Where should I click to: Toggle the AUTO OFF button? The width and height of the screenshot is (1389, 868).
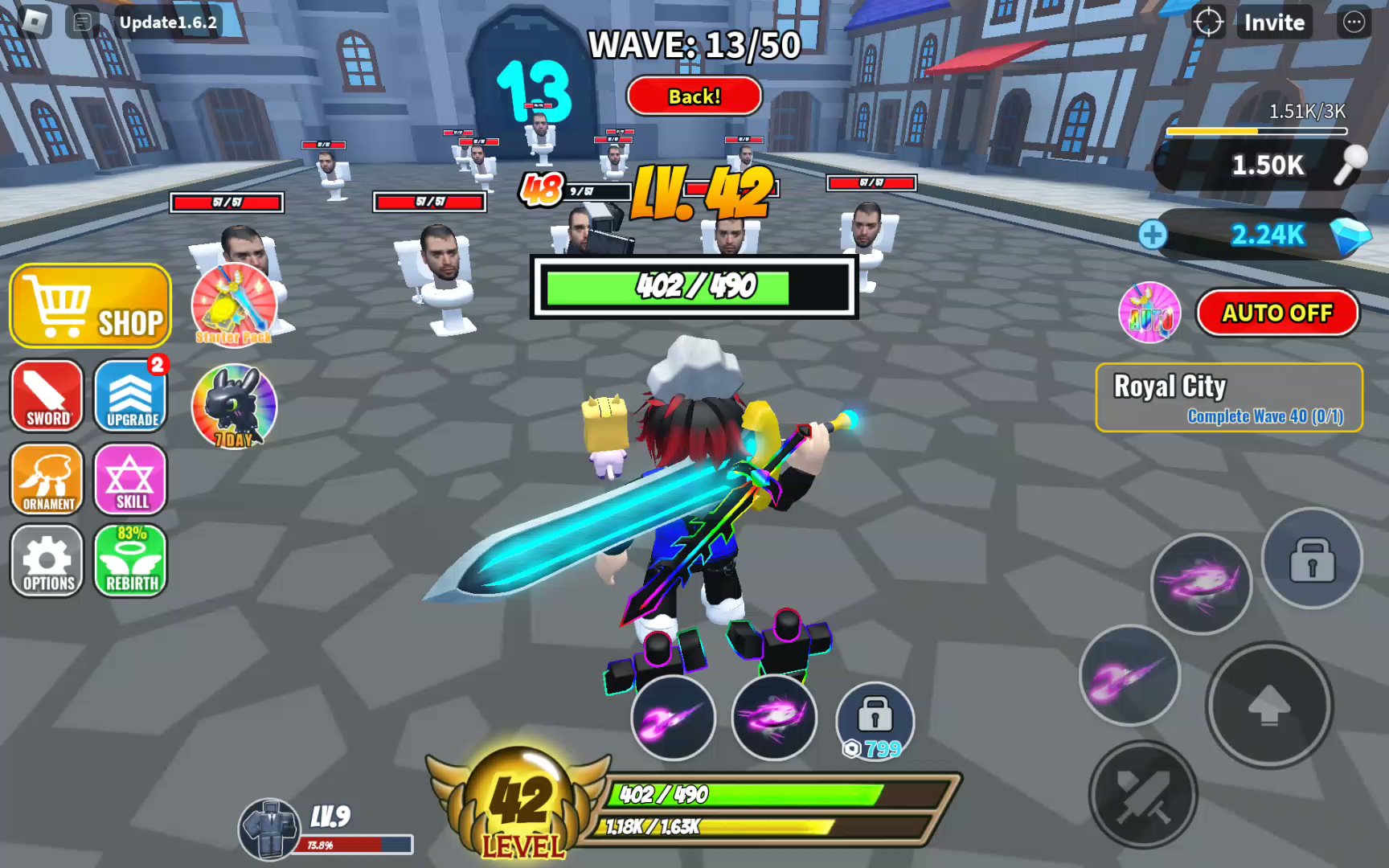point(1277,313)
